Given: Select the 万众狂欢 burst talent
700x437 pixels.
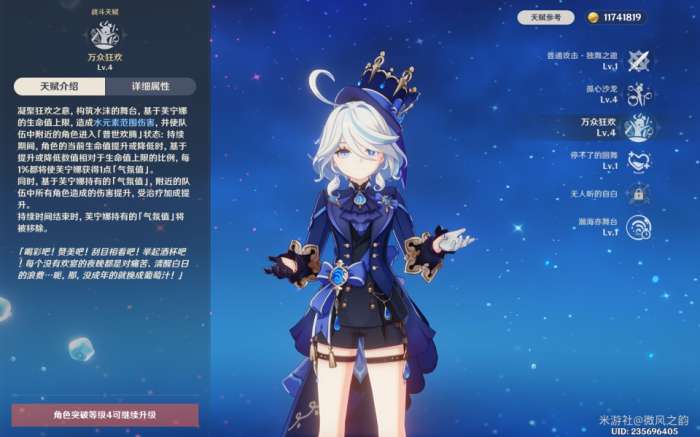Looking at the screenshot, I should click(637, 127).
